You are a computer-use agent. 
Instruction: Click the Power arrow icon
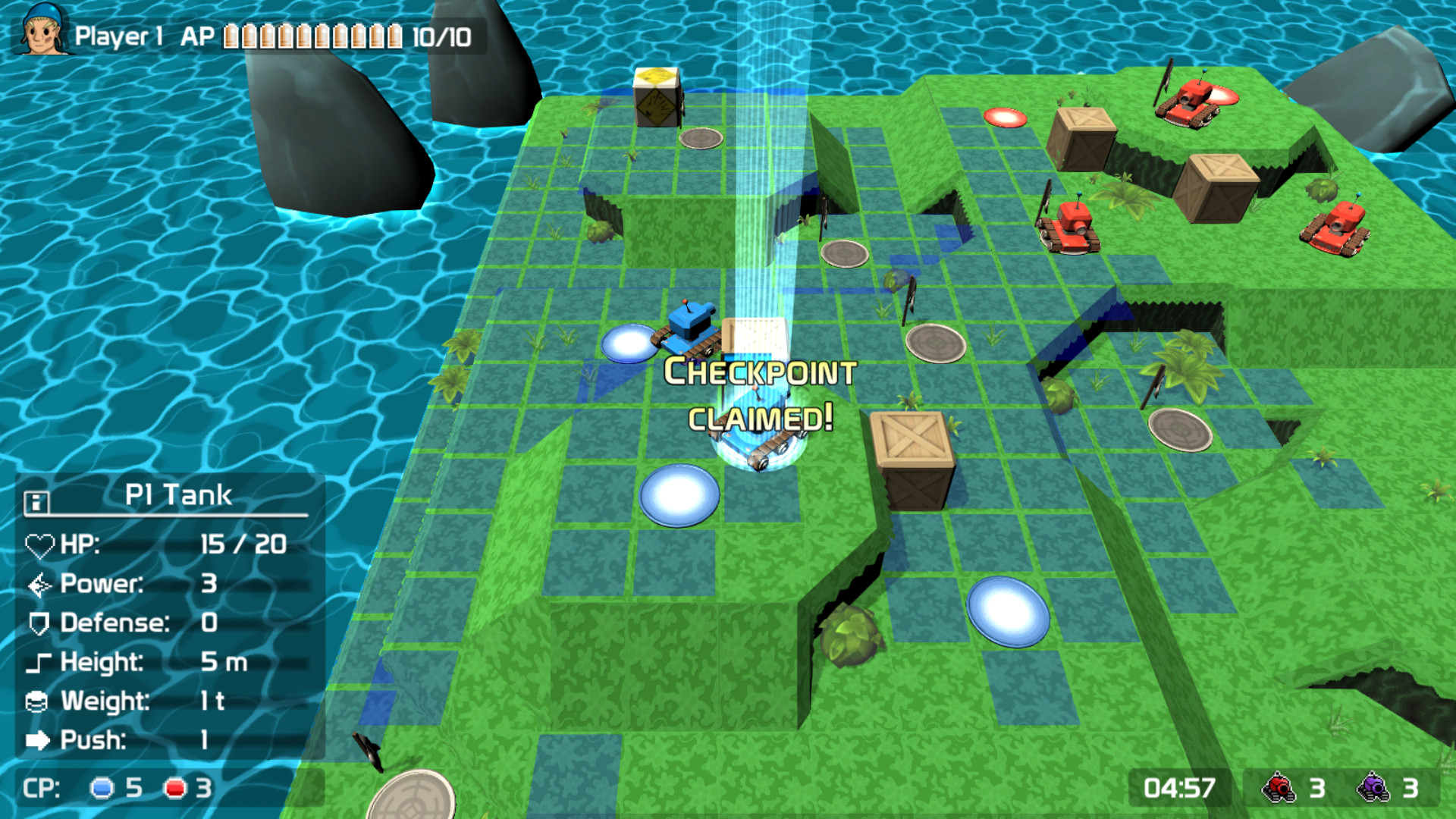point(38,584)
